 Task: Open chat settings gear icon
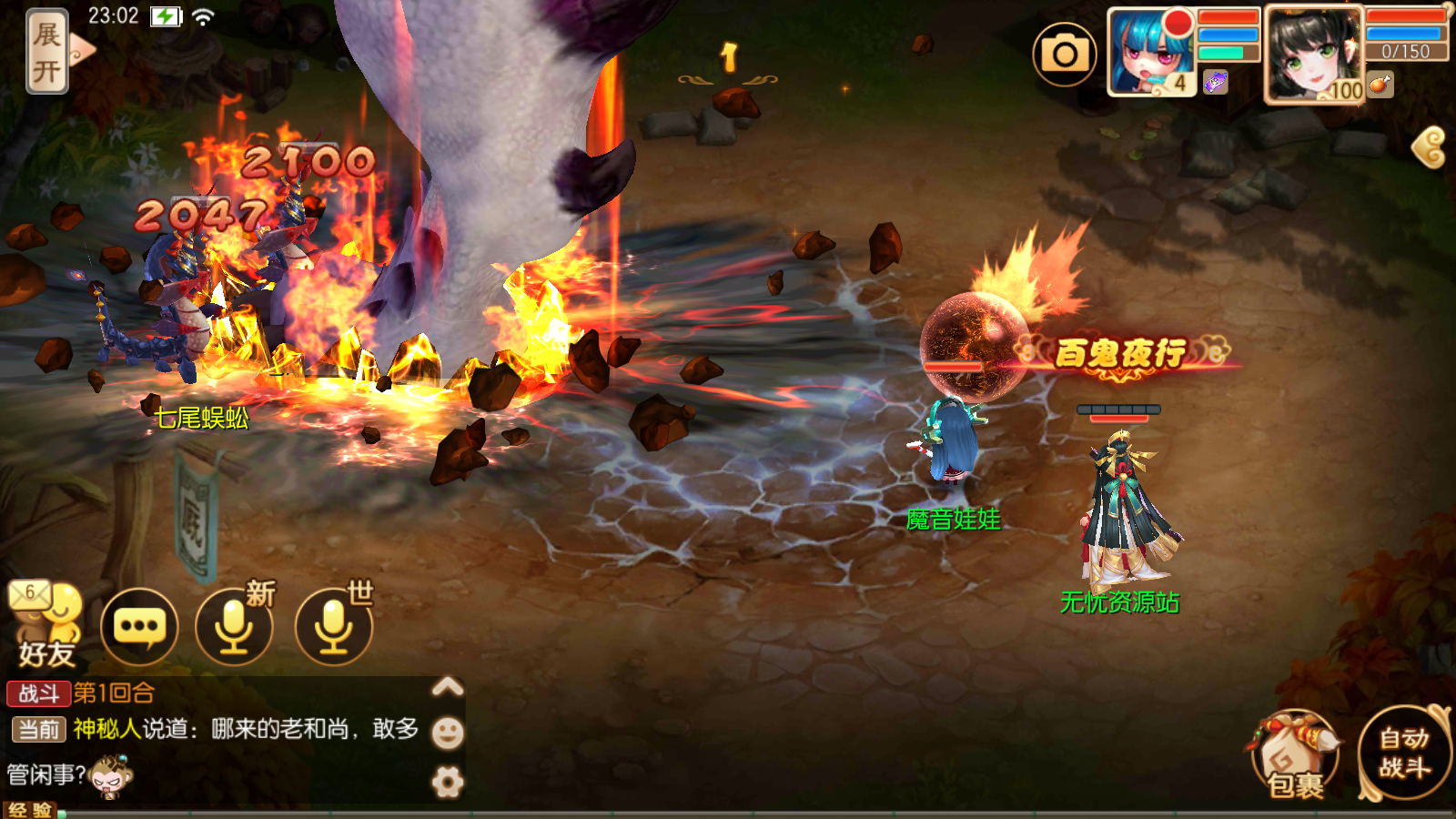tap(447, 782)
